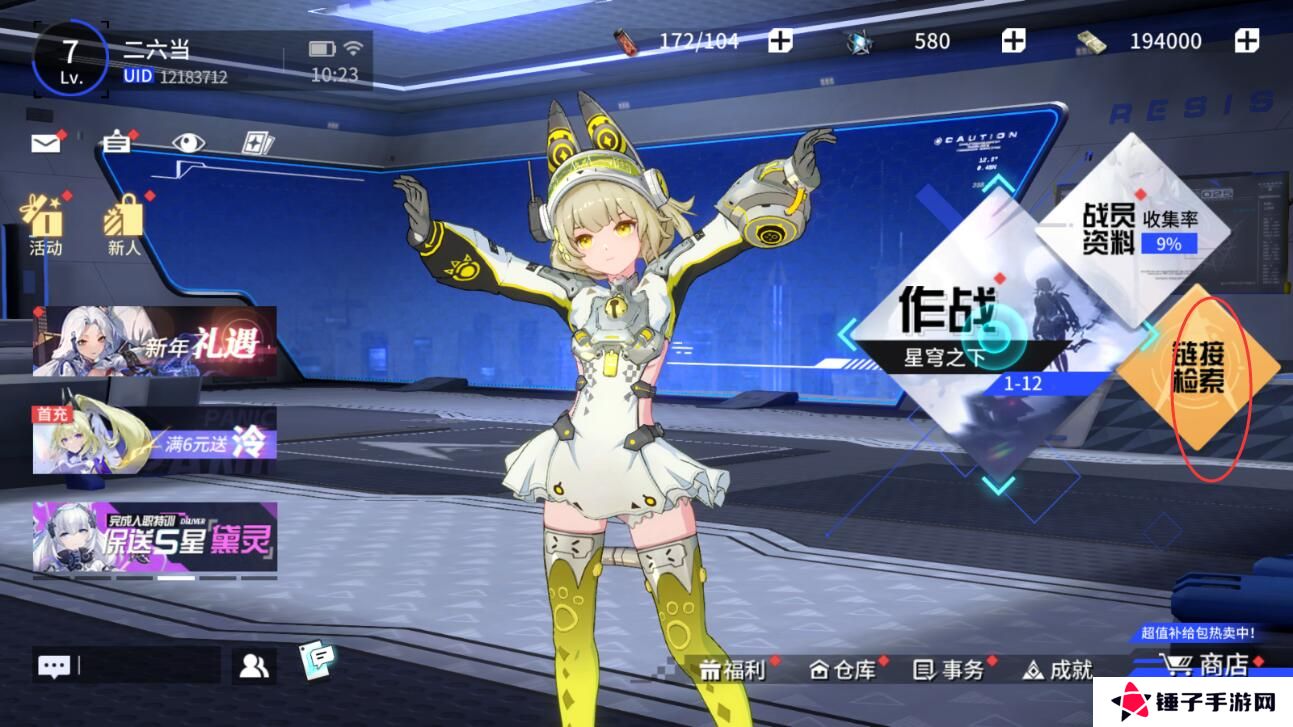Viewport: 1293px width, 727px height.
Task: Click the chat input box
Action: point(148,666)
